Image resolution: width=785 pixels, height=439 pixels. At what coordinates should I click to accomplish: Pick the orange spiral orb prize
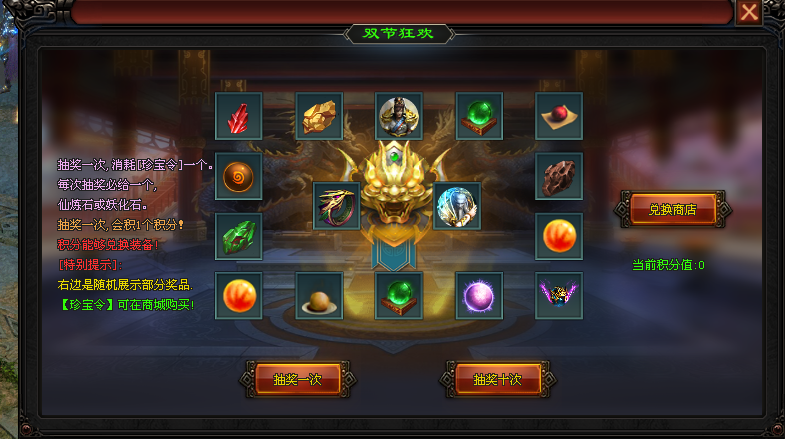tap(238, 176)
